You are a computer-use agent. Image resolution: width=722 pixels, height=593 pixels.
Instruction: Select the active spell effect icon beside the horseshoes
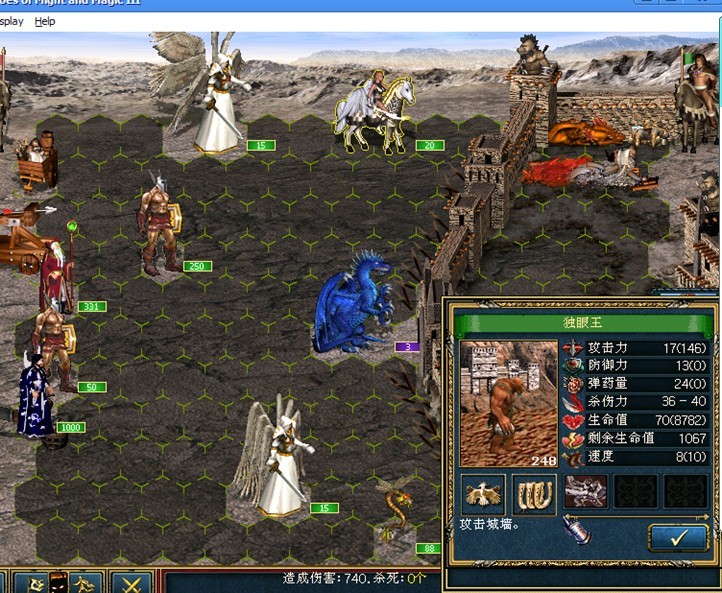[586, 492]
